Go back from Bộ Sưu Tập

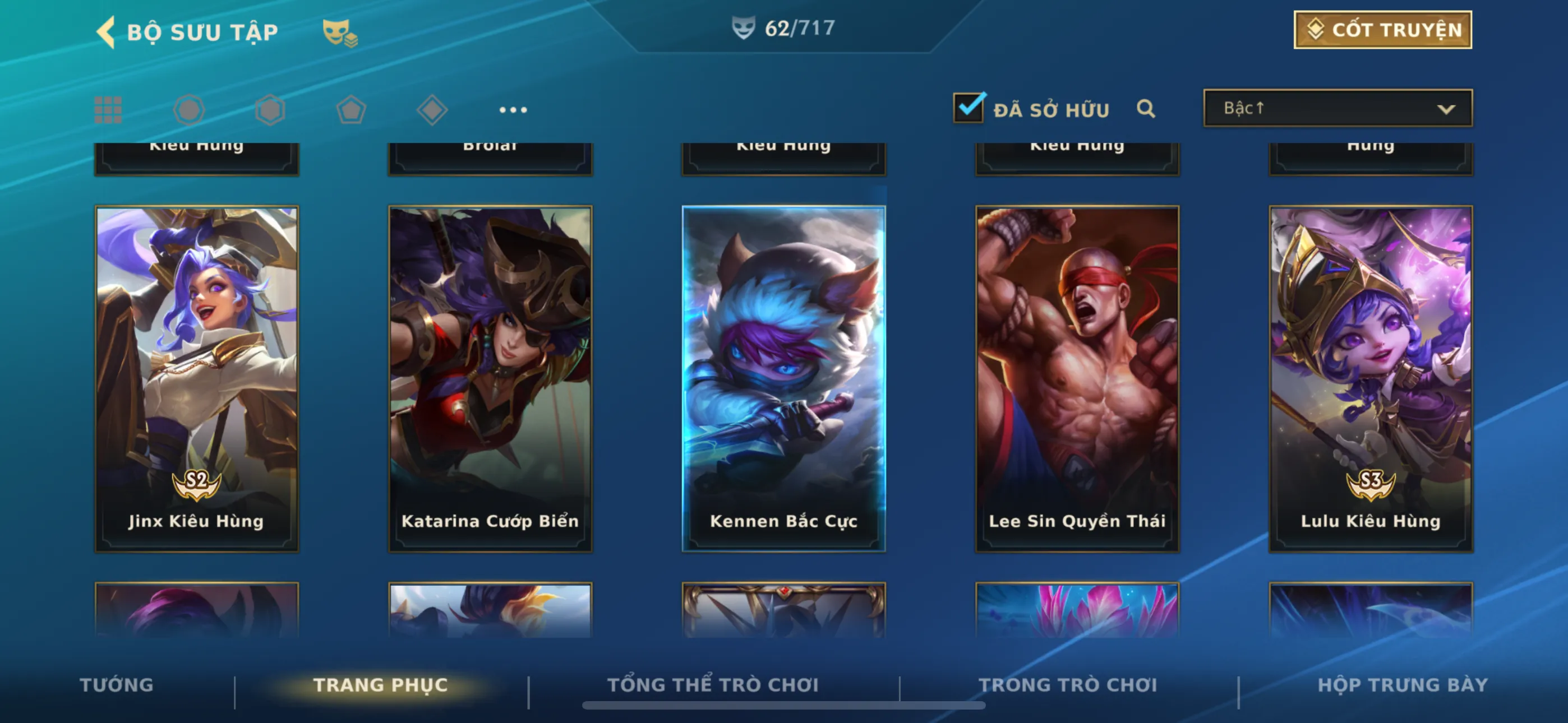coord(107,31)
